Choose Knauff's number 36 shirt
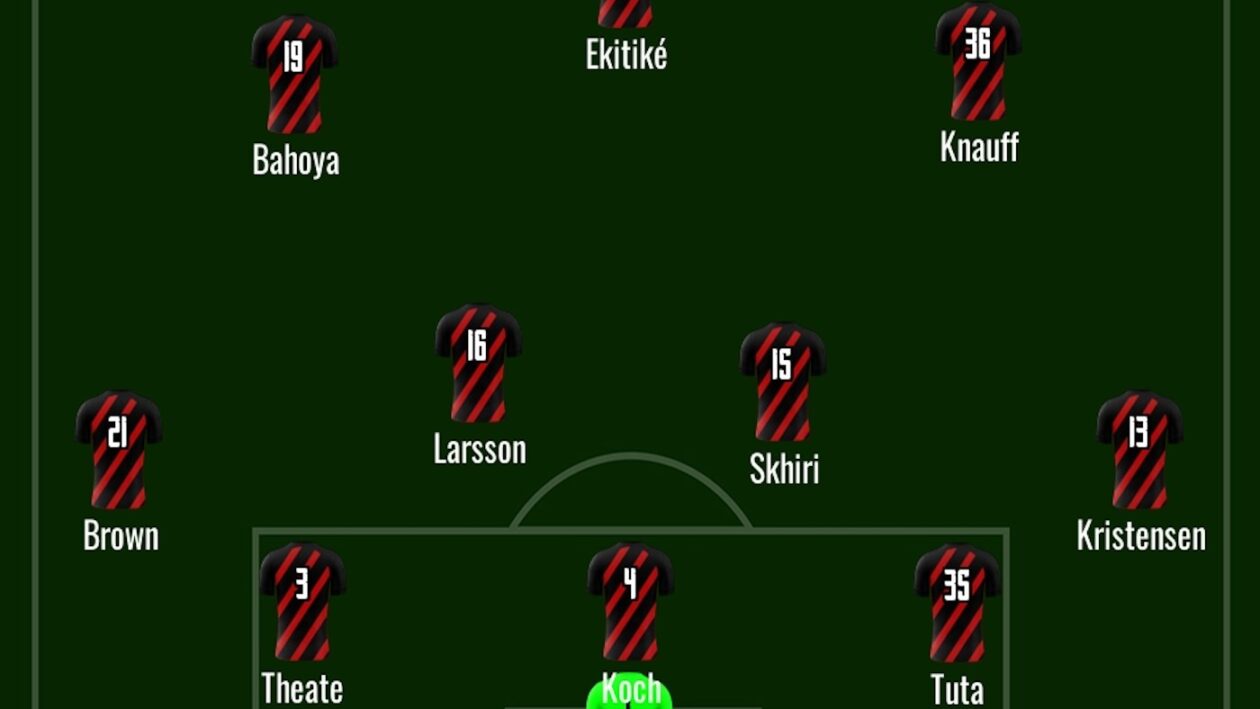Viewport: 1260px width, 709px height. pyautogui.click(x=978, y=61)
